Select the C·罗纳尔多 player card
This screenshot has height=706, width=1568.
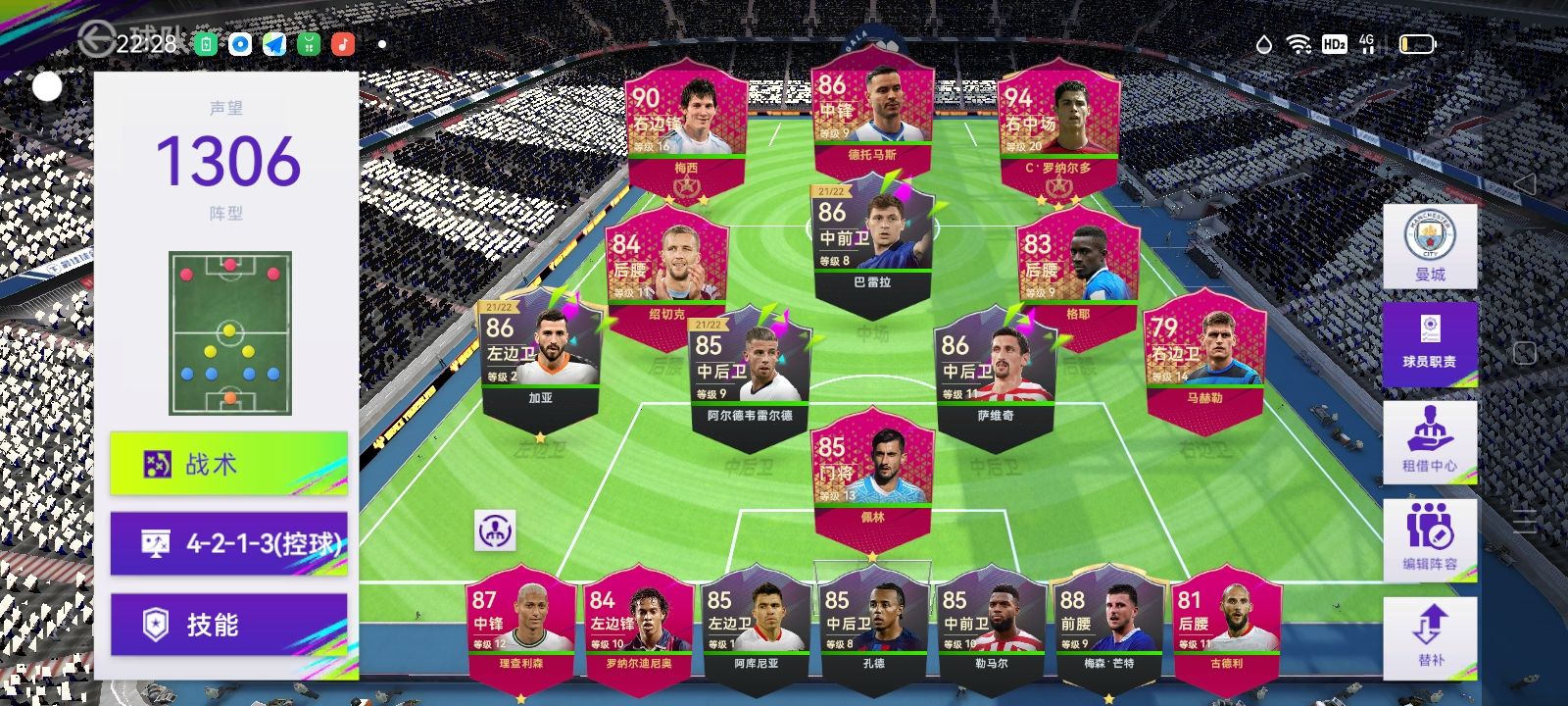click(x=1058, y=127)
